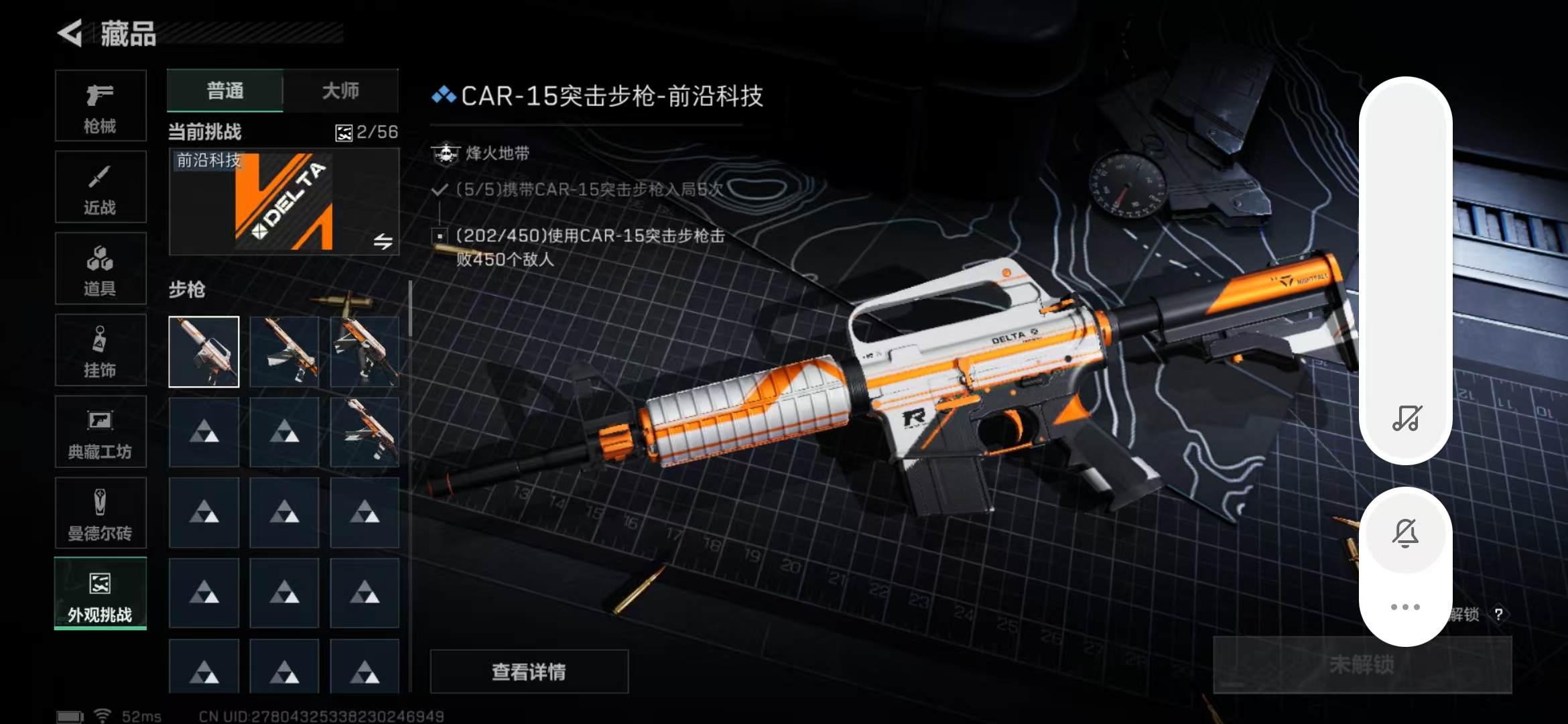This screenshot has width=1568, height=724.
Task: Select the 道具 items category
Action: click(101, 269)
